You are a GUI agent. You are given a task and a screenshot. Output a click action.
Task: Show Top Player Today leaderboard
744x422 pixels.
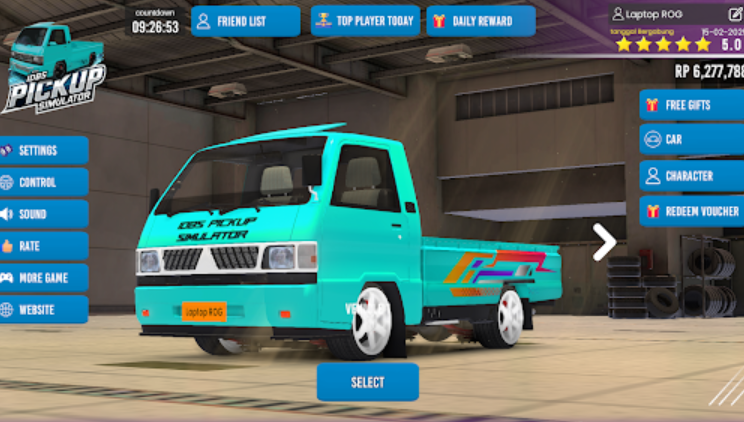click(365, 21)
